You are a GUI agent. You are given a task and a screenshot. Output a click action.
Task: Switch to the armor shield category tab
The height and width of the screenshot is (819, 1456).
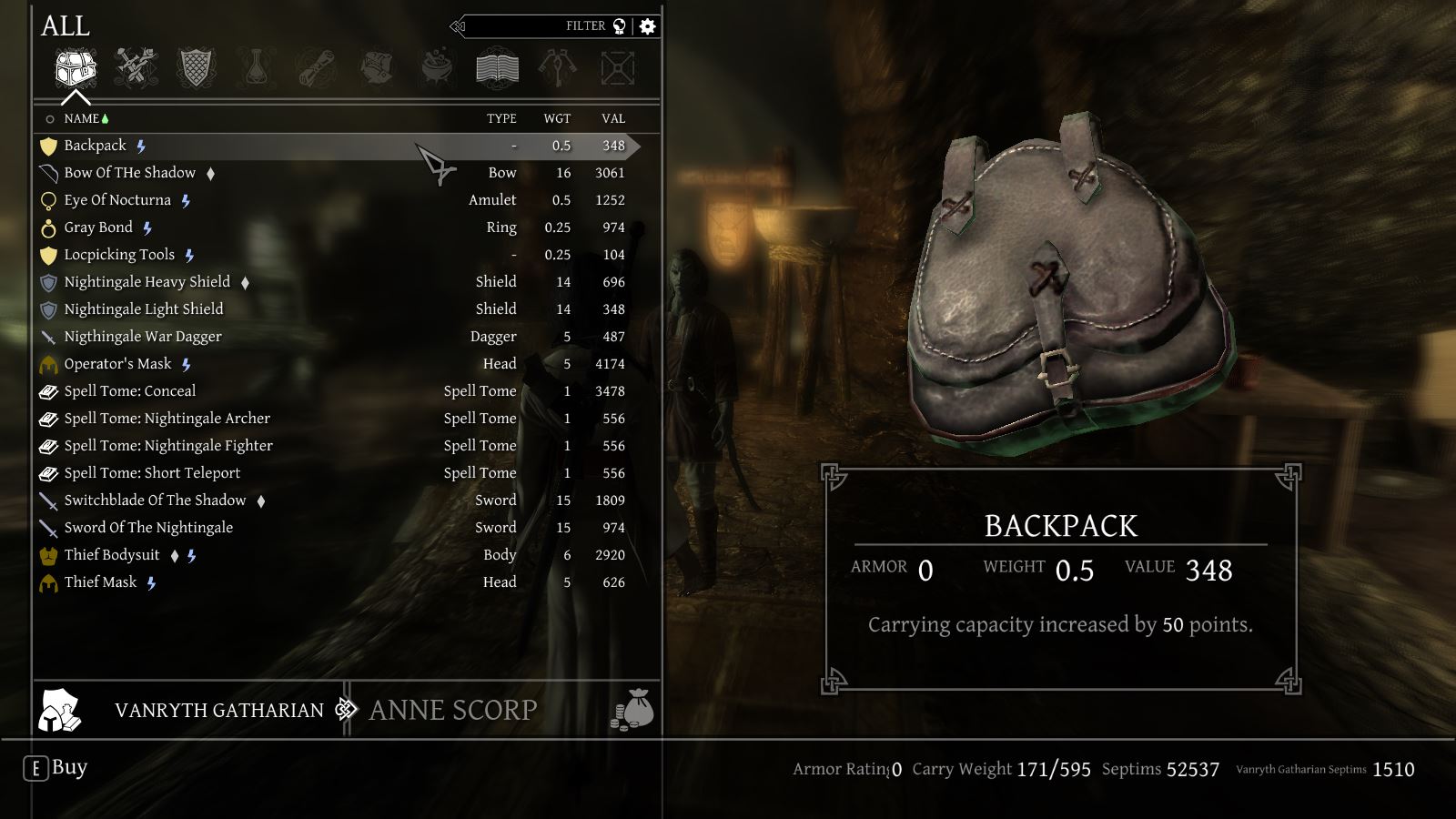click(196, 68)
